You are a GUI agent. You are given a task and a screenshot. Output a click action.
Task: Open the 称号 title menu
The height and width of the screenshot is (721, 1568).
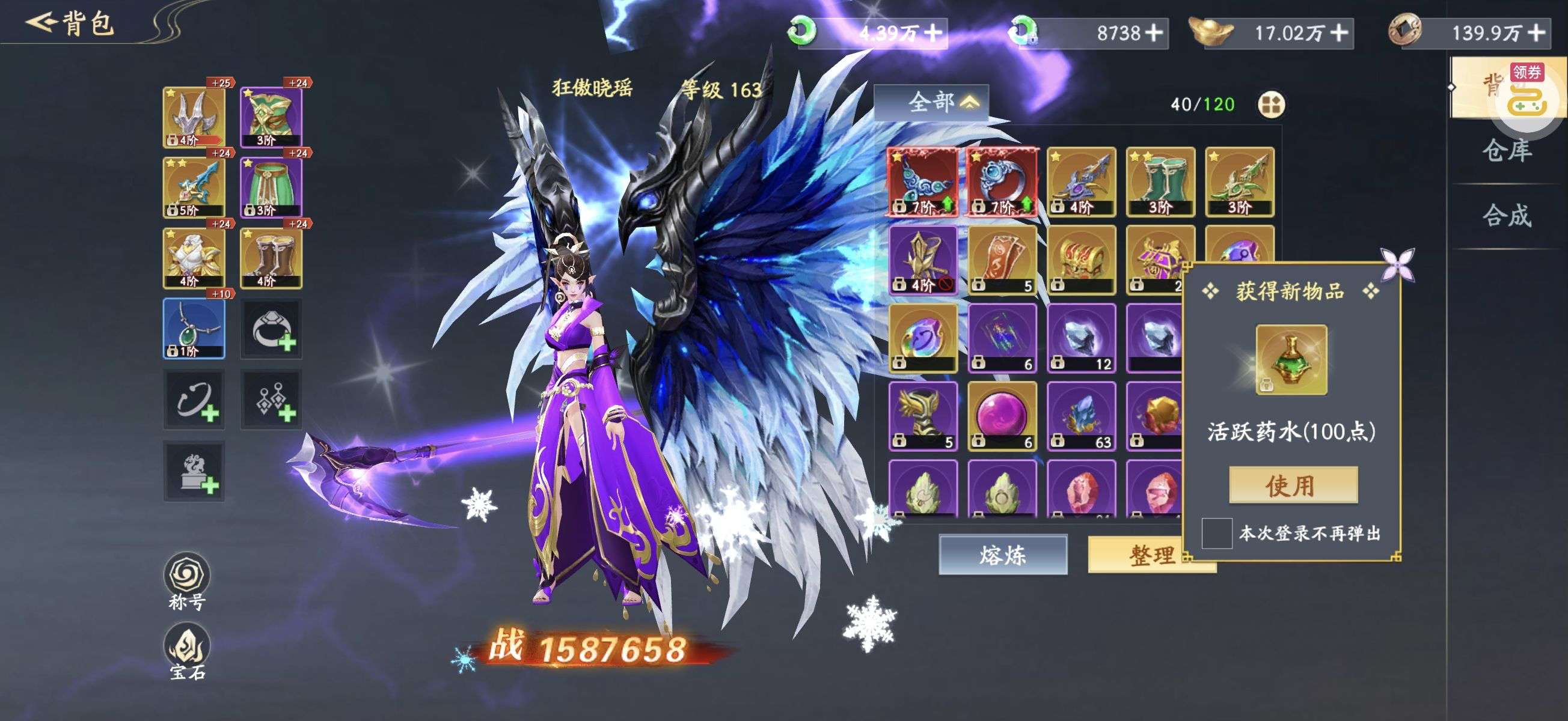pyautogui.click(x=187, y=580)
